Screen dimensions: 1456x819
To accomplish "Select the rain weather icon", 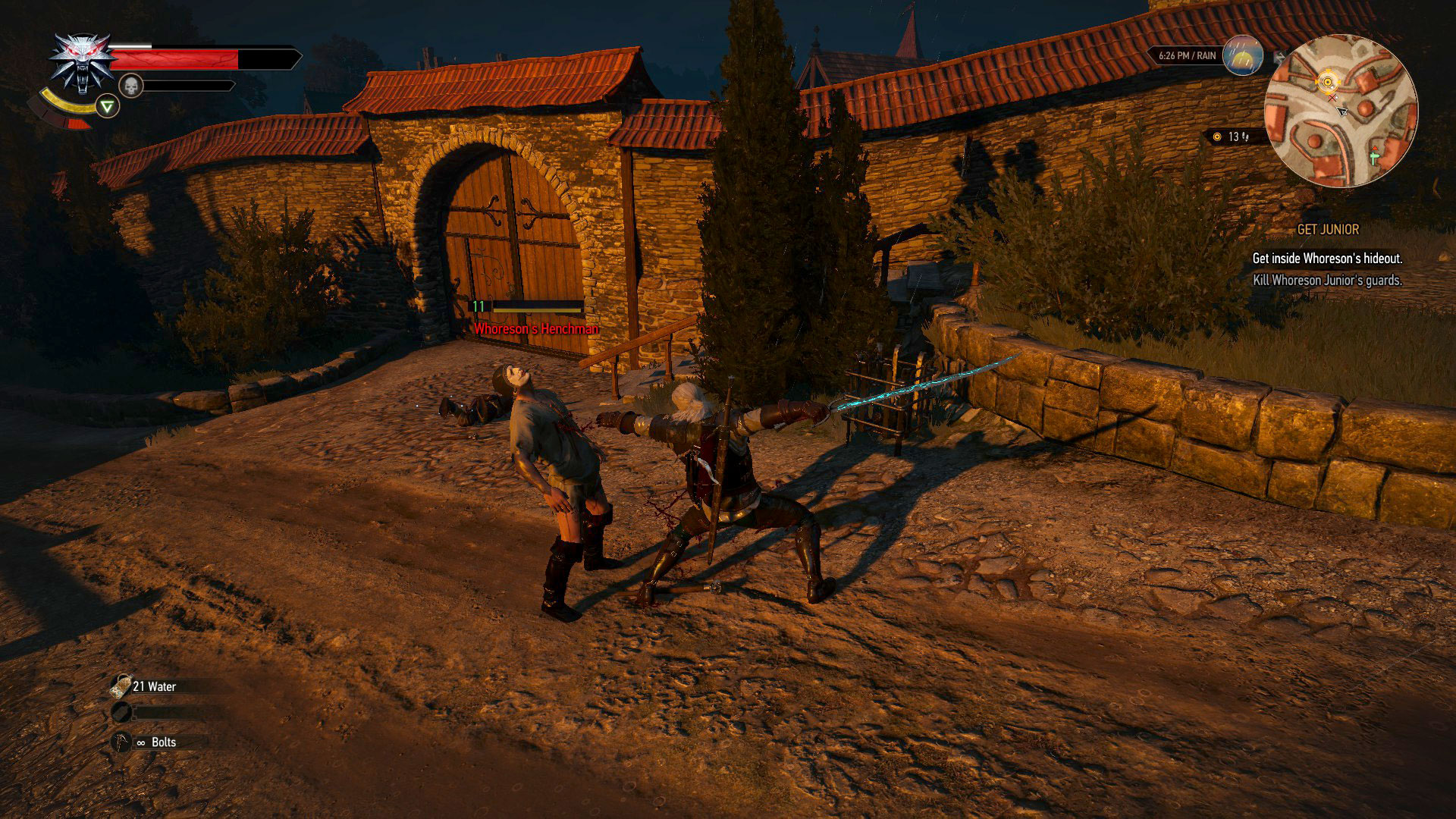I will [1244, 55].
